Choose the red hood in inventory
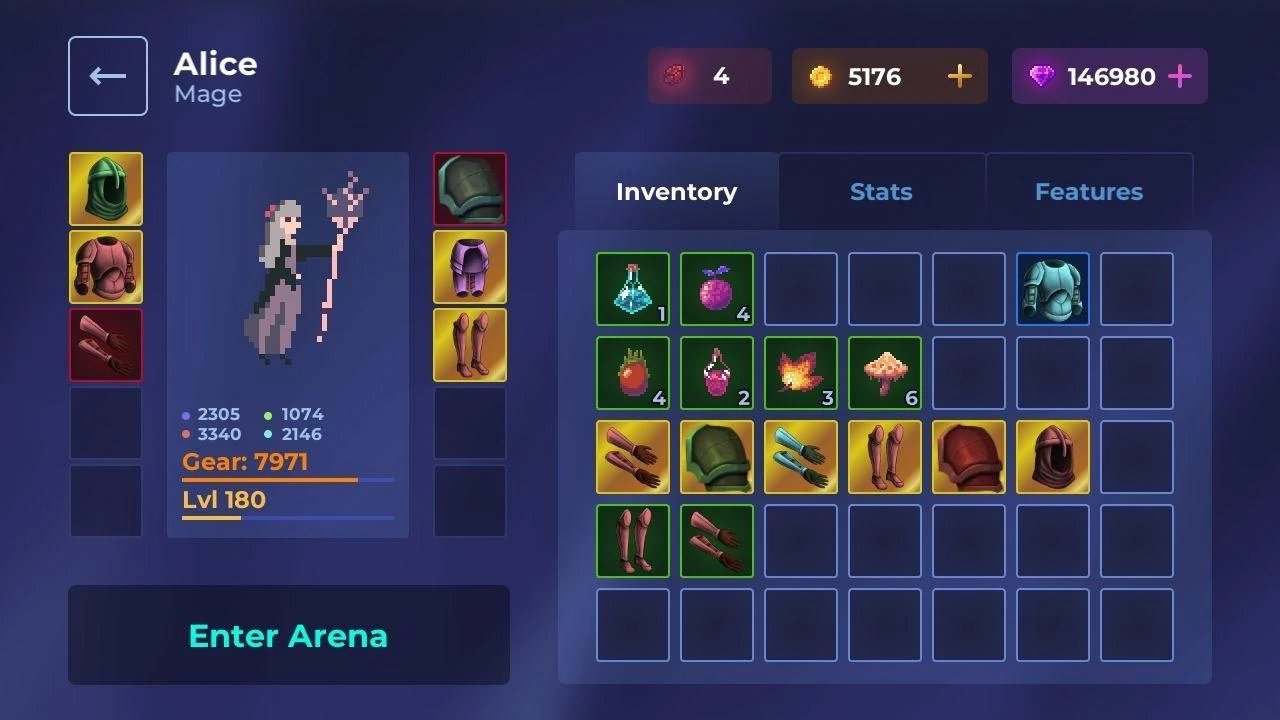This screenshot has width=1280, height=720. coord(1053,457)
